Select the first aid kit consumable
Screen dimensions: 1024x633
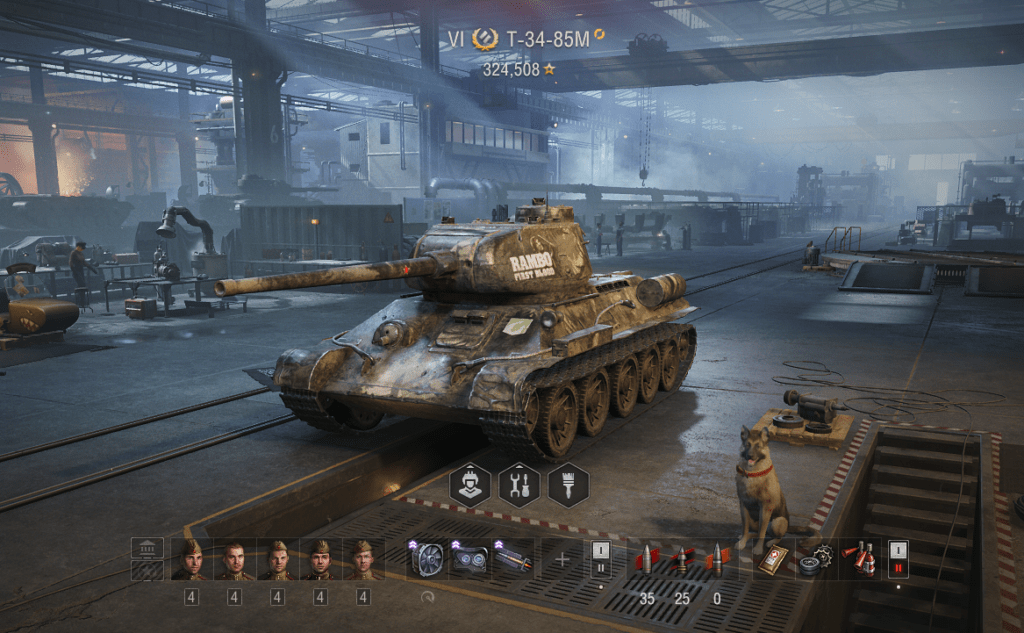coord(771,559)
